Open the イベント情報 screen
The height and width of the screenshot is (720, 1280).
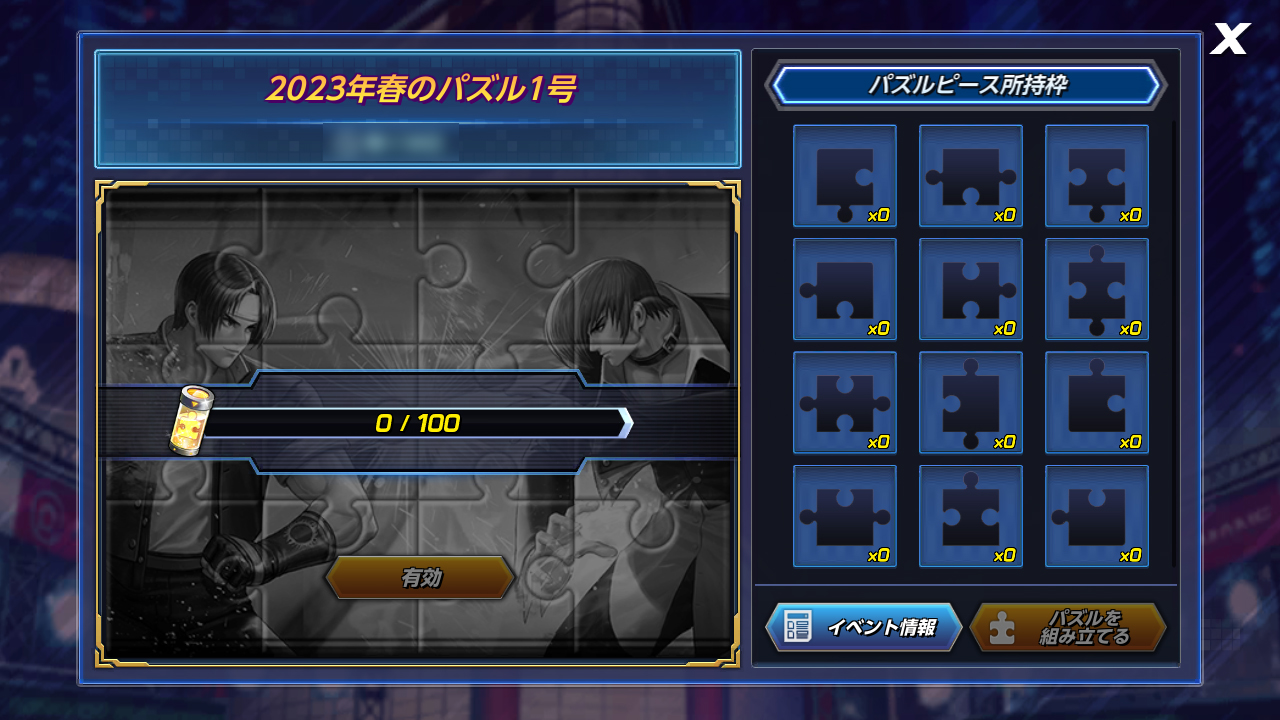pos(865,627)
